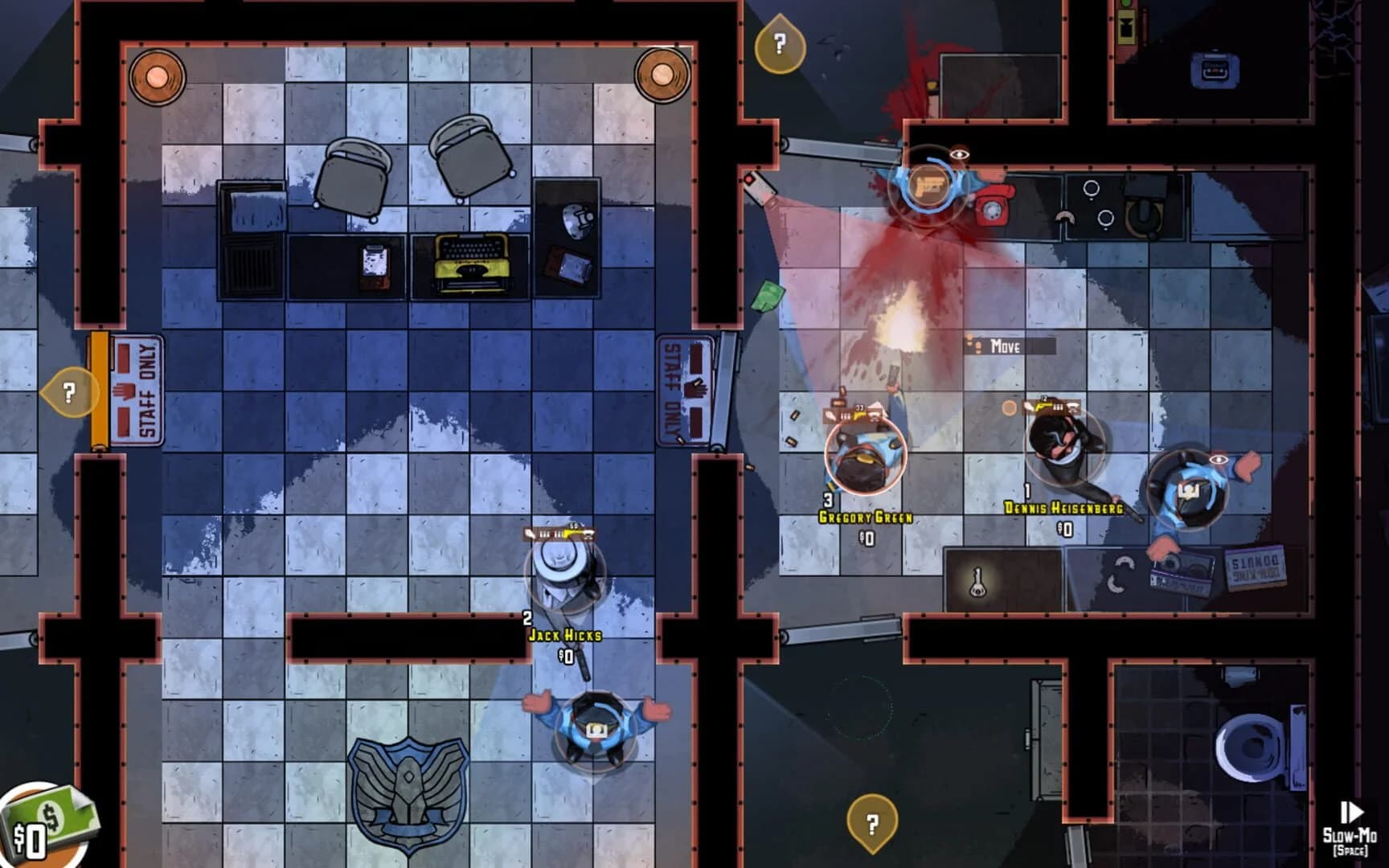
Task: Click the knife icon in Gregory Green's loadout
Action: tap(829, 416)
